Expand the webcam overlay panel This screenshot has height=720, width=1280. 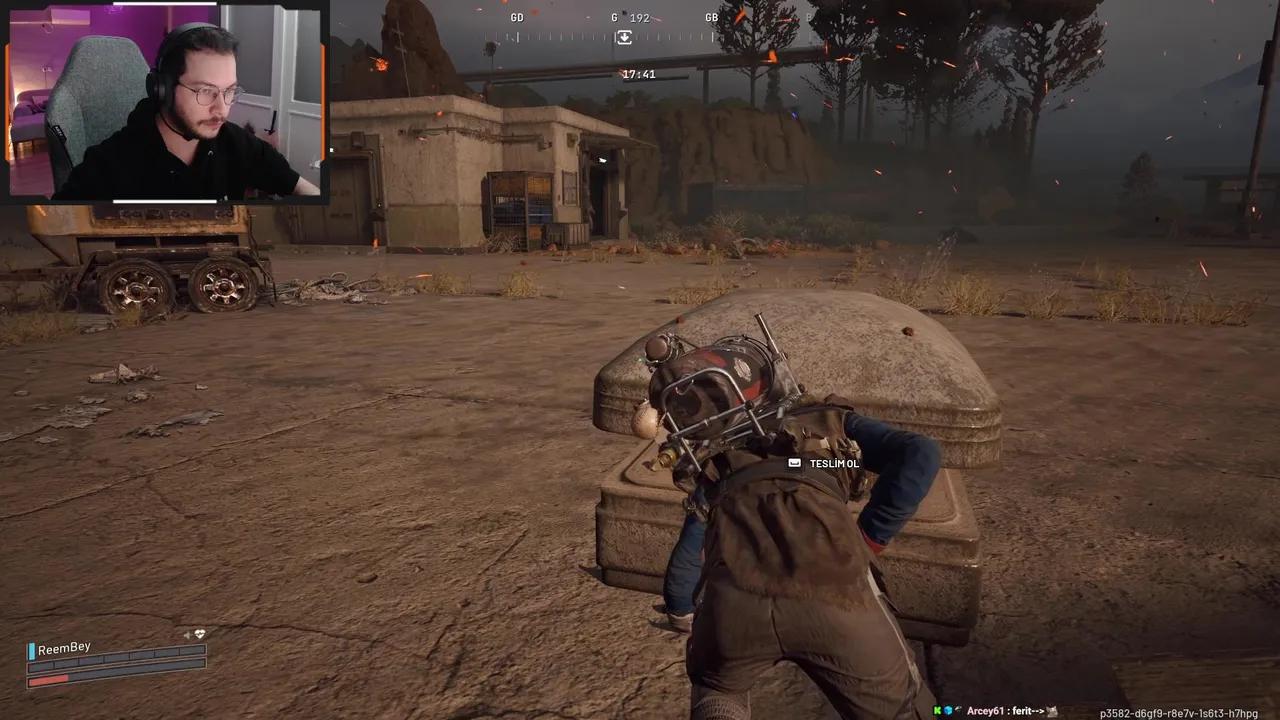click(167, 103)
